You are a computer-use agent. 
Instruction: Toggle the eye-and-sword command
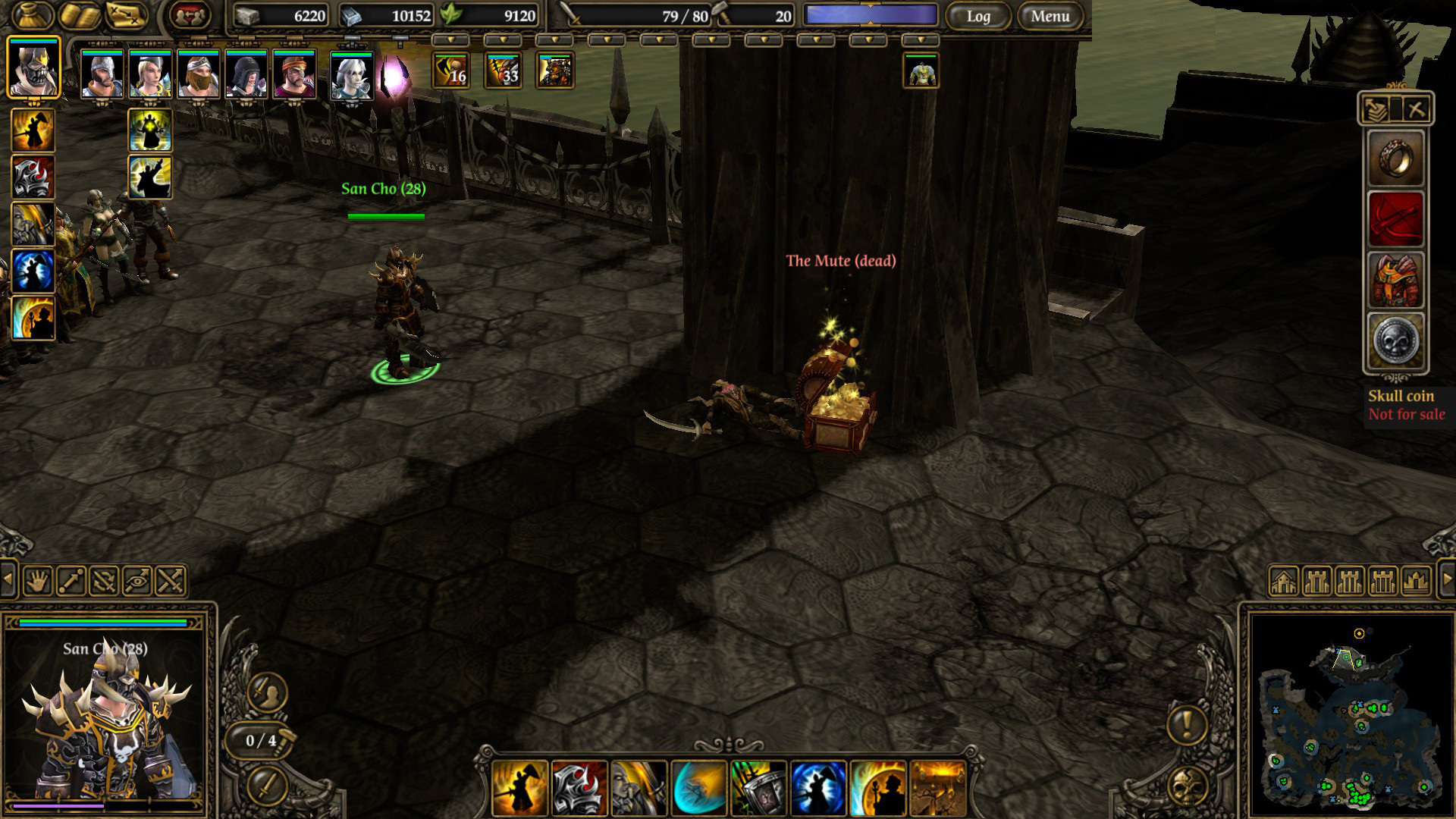pyautogui.click(x=137, y=582)
